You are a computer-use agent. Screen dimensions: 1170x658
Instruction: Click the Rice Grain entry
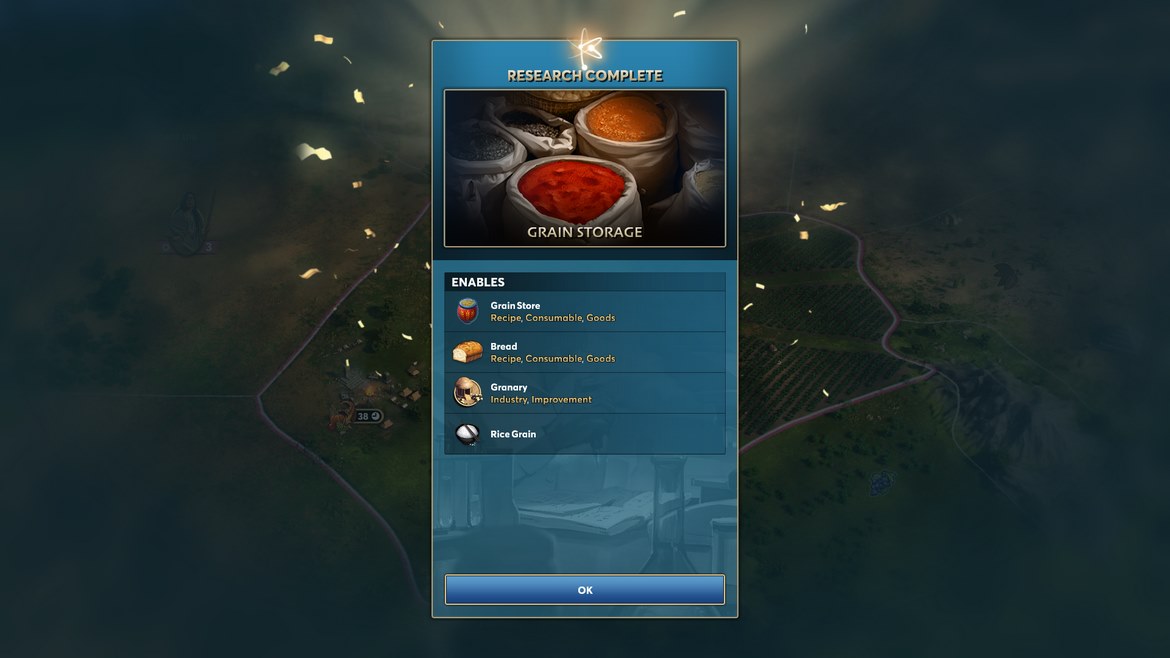coord(585,434)
